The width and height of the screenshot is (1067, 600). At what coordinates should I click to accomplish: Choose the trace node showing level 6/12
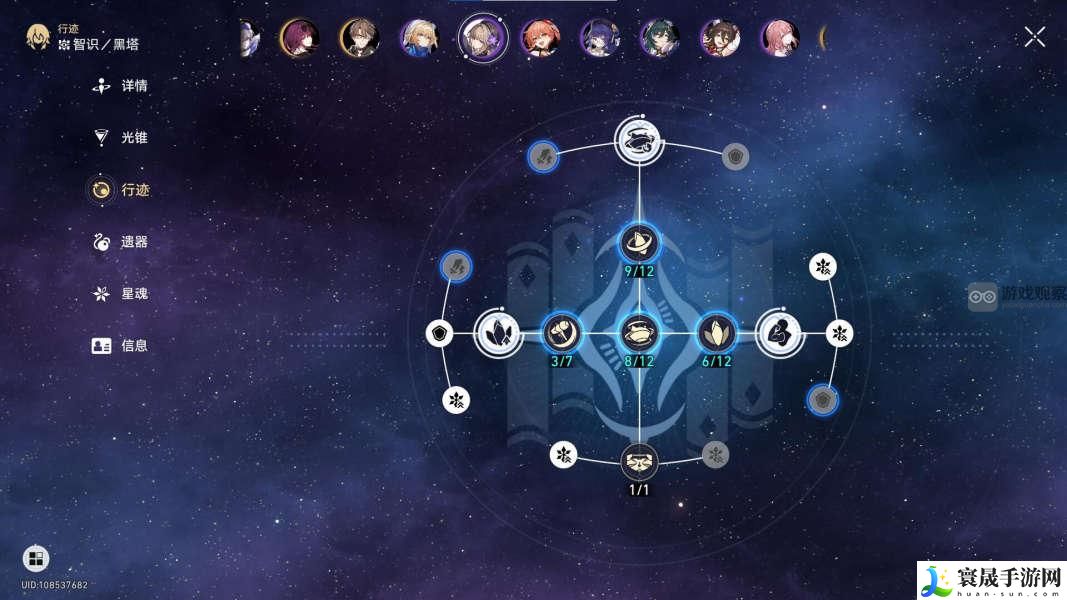[x=716, y=332]
